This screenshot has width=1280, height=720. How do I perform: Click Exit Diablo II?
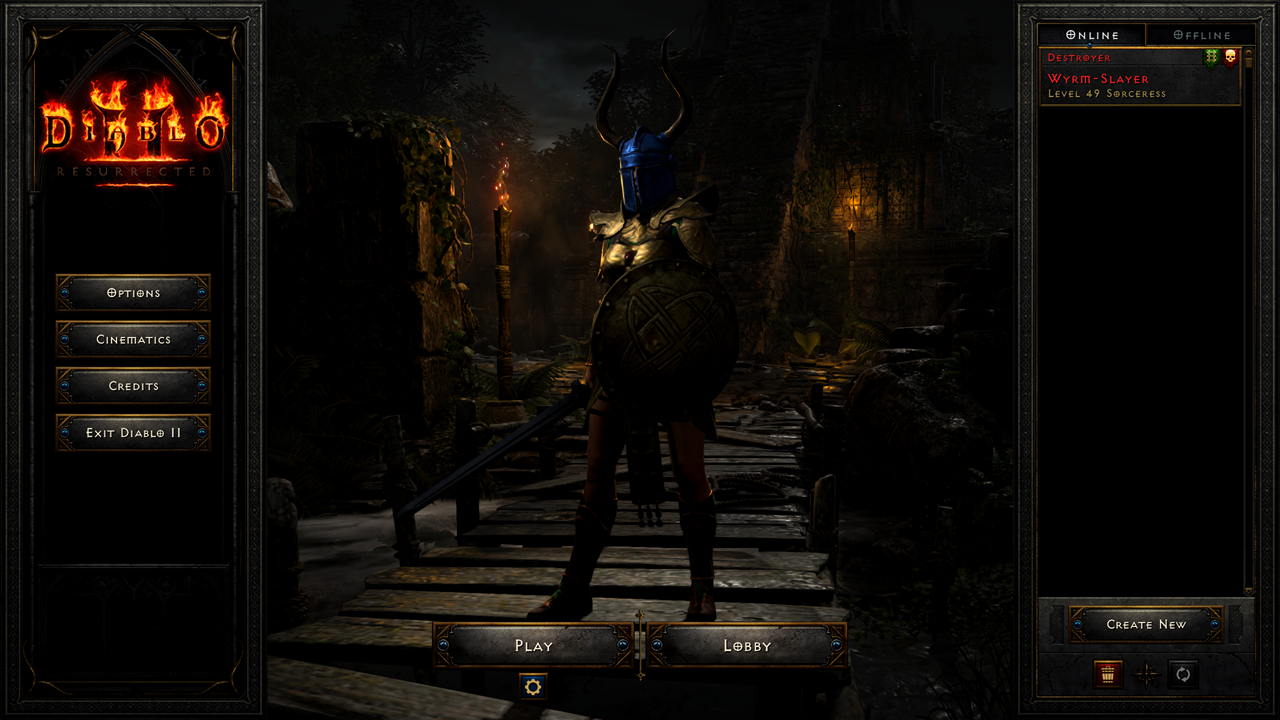(x=133, y=433)
